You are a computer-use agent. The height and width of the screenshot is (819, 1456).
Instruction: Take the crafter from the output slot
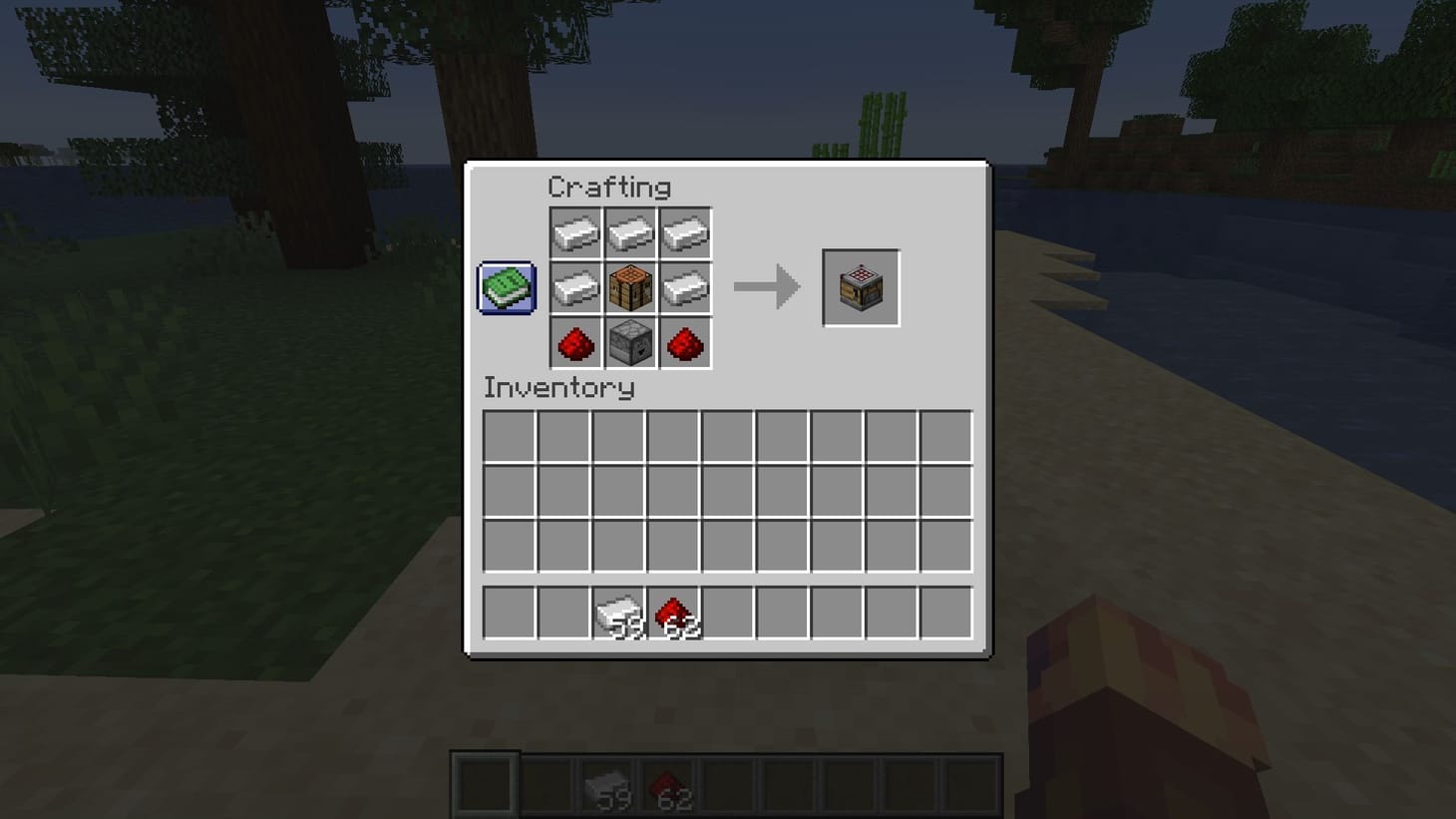point(860,288)
